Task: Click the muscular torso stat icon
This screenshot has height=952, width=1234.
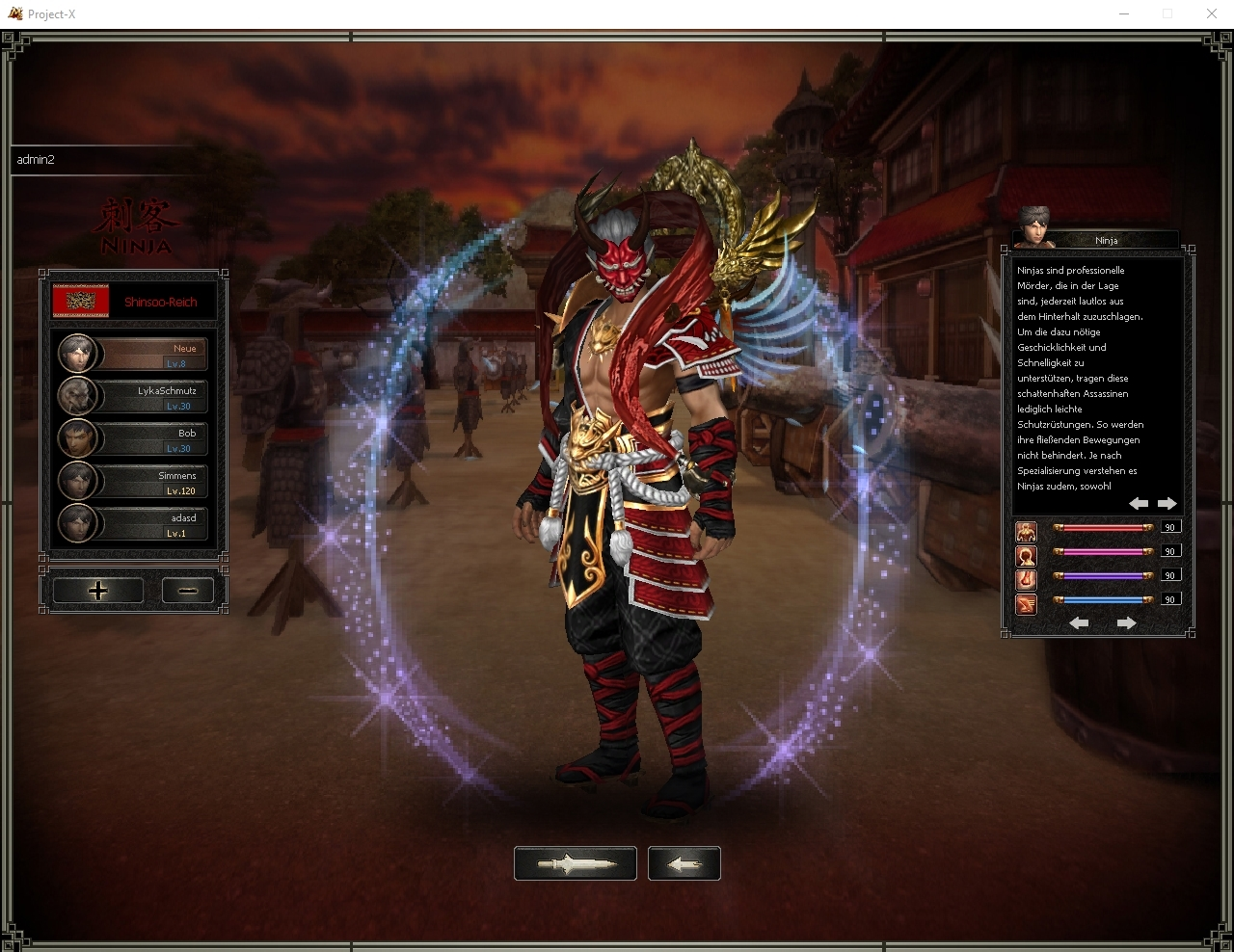Action: (x=1026, y=531)
